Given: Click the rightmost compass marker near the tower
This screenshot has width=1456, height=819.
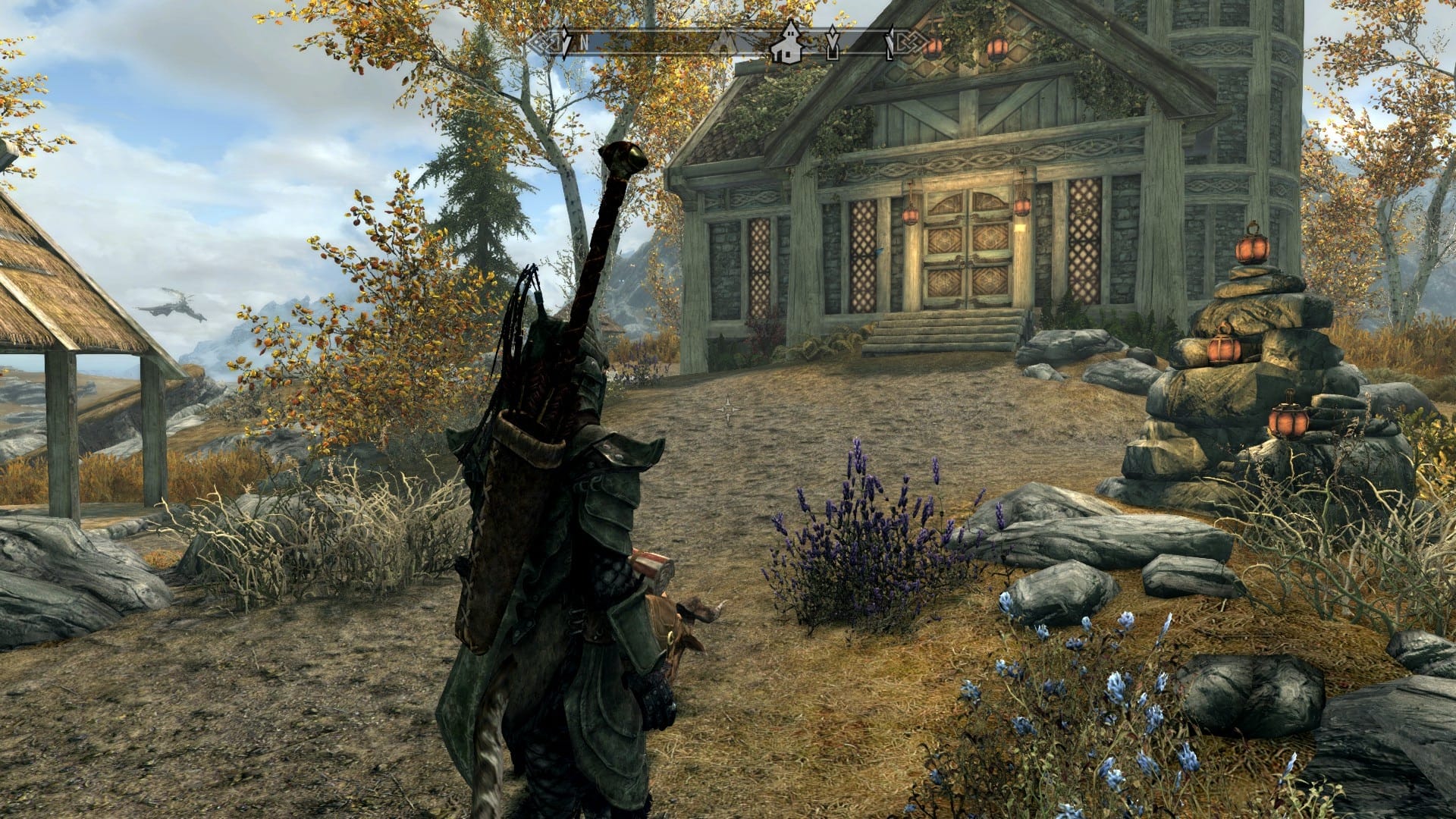Looking at the screenshot, I should coord(889,44).
